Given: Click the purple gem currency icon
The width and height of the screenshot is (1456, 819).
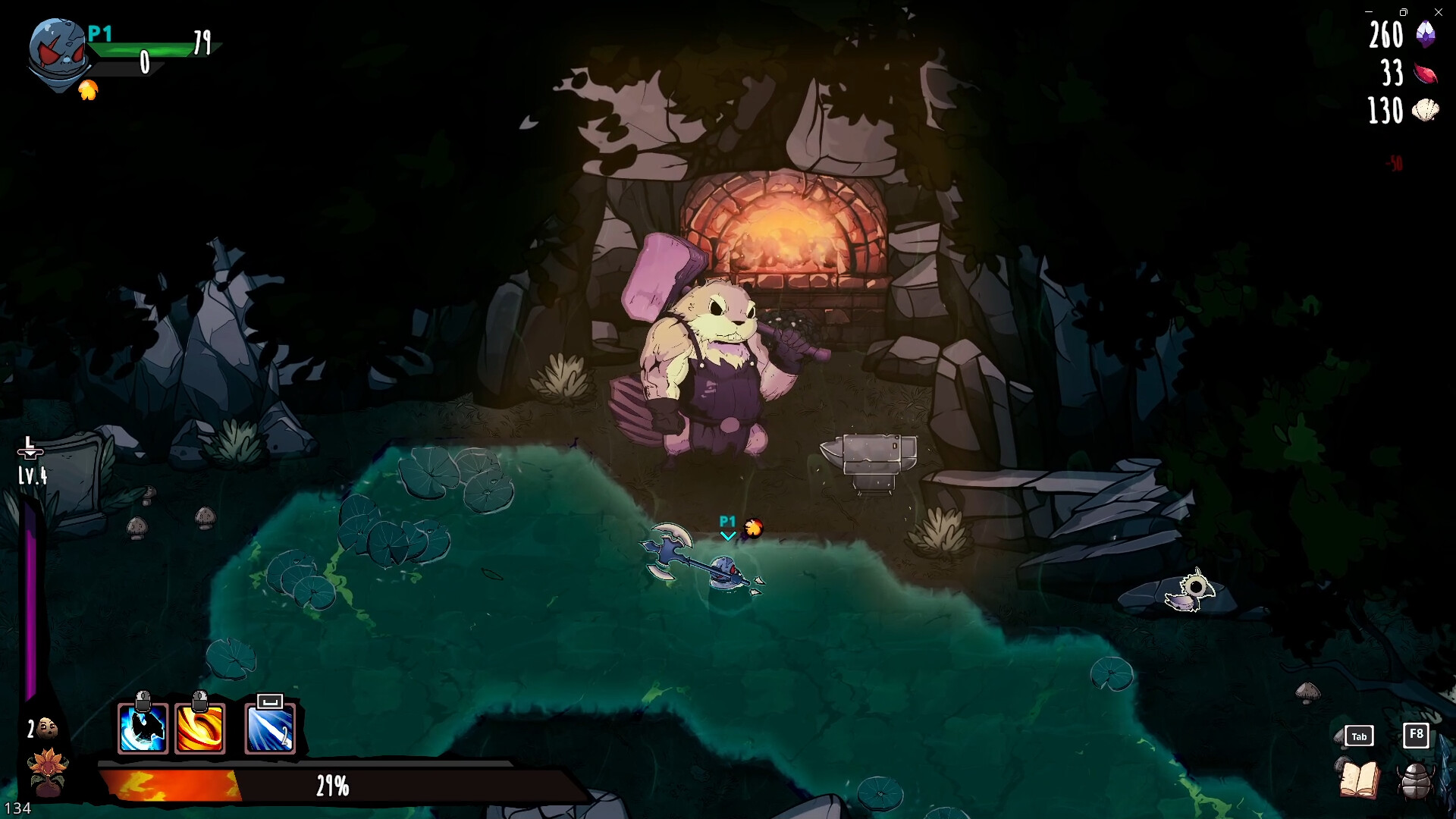Looking at the screenshot, I should (x=1427, y=36).
